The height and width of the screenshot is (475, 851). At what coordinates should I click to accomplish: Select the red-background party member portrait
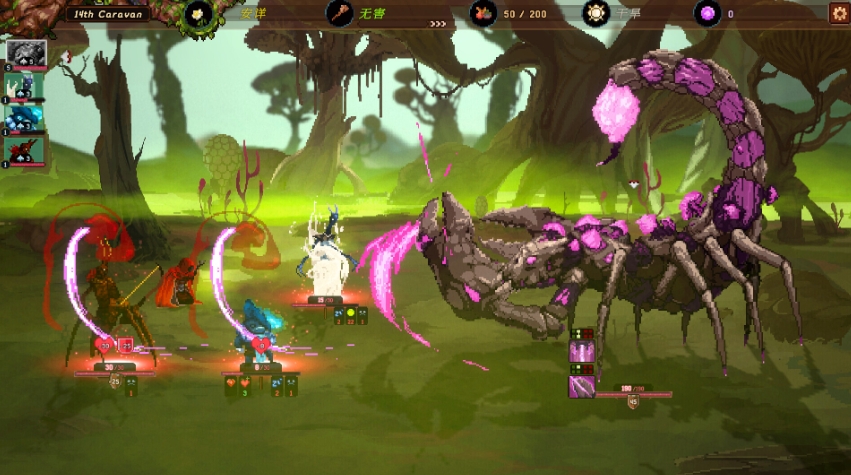coord(26,148)
